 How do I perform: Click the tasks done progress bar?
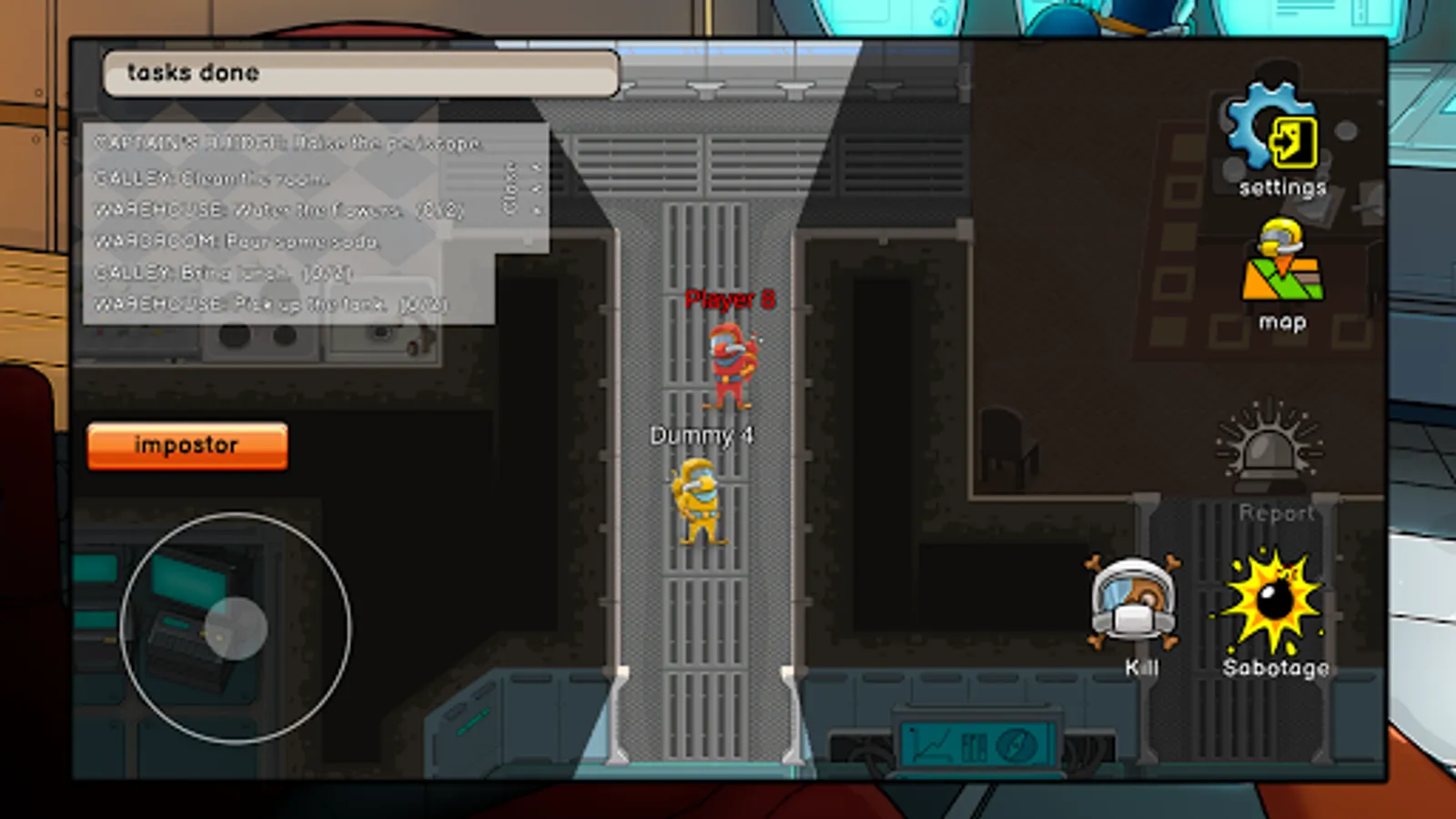(359, 75)
